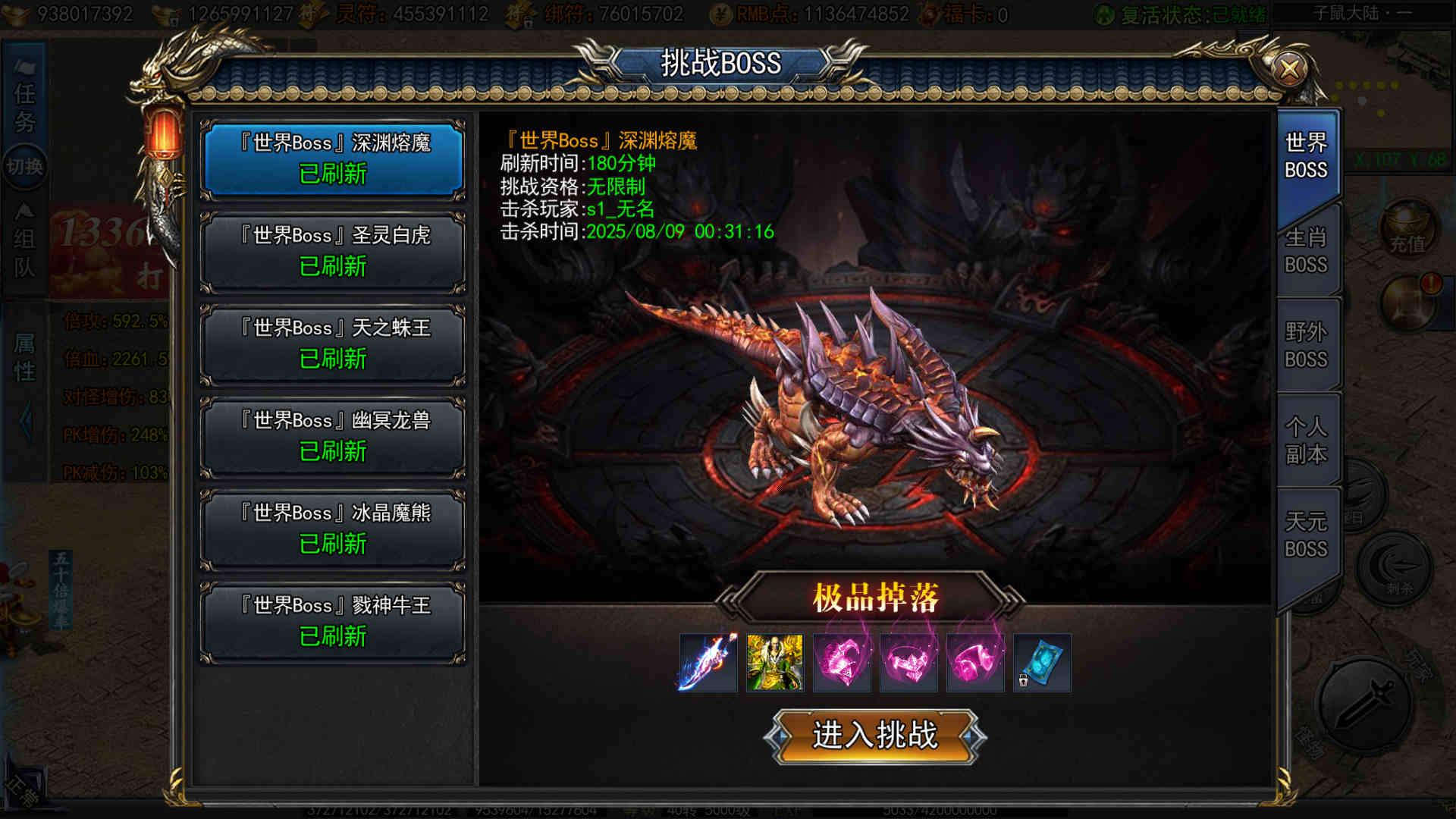Switch to the 天元BOSS tab

click(1306, 535)
